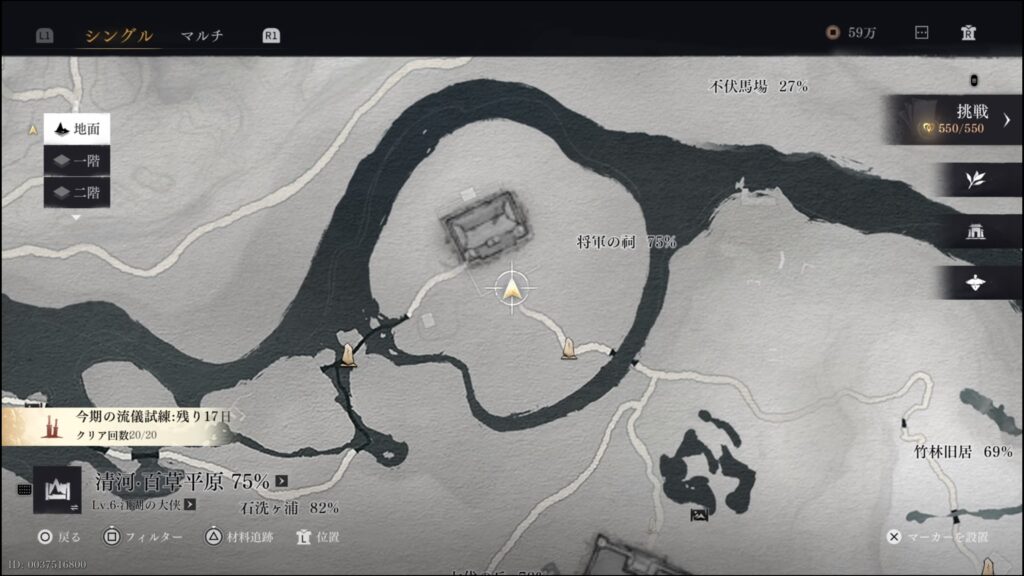Open the temple gate side panel
Image resolution: width=1024 pixels, height=576 pixels.
point(975,232)
